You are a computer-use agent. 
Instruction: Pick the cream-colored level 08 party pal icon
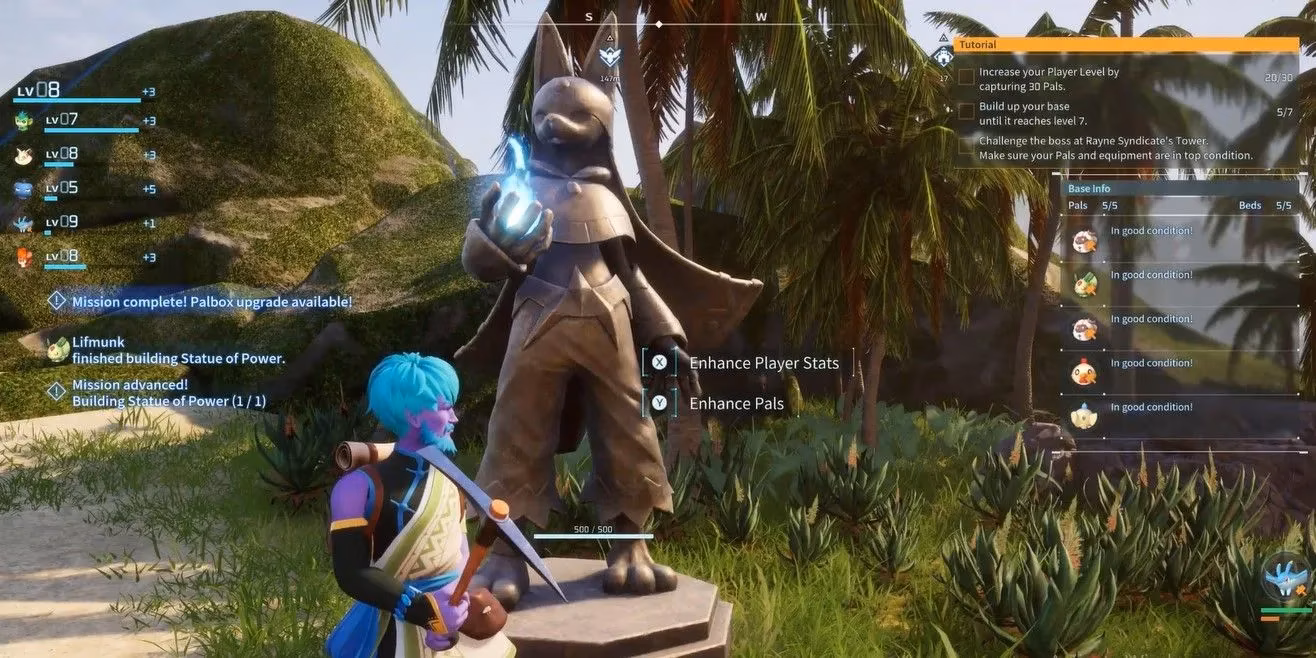[24, 155]
